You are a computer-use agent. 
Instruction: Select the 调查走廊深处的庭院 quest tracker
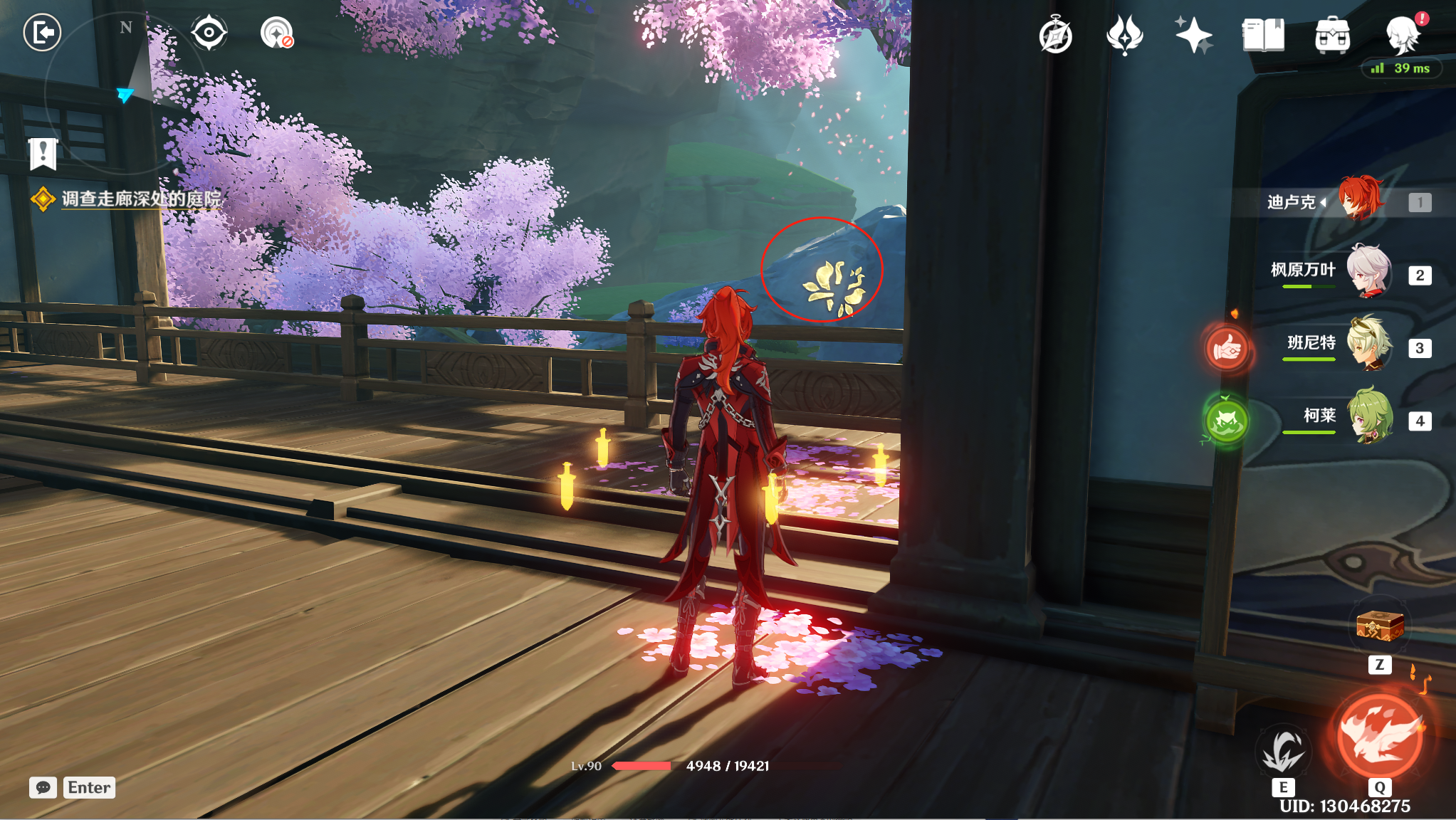click(x=141, y=199)
